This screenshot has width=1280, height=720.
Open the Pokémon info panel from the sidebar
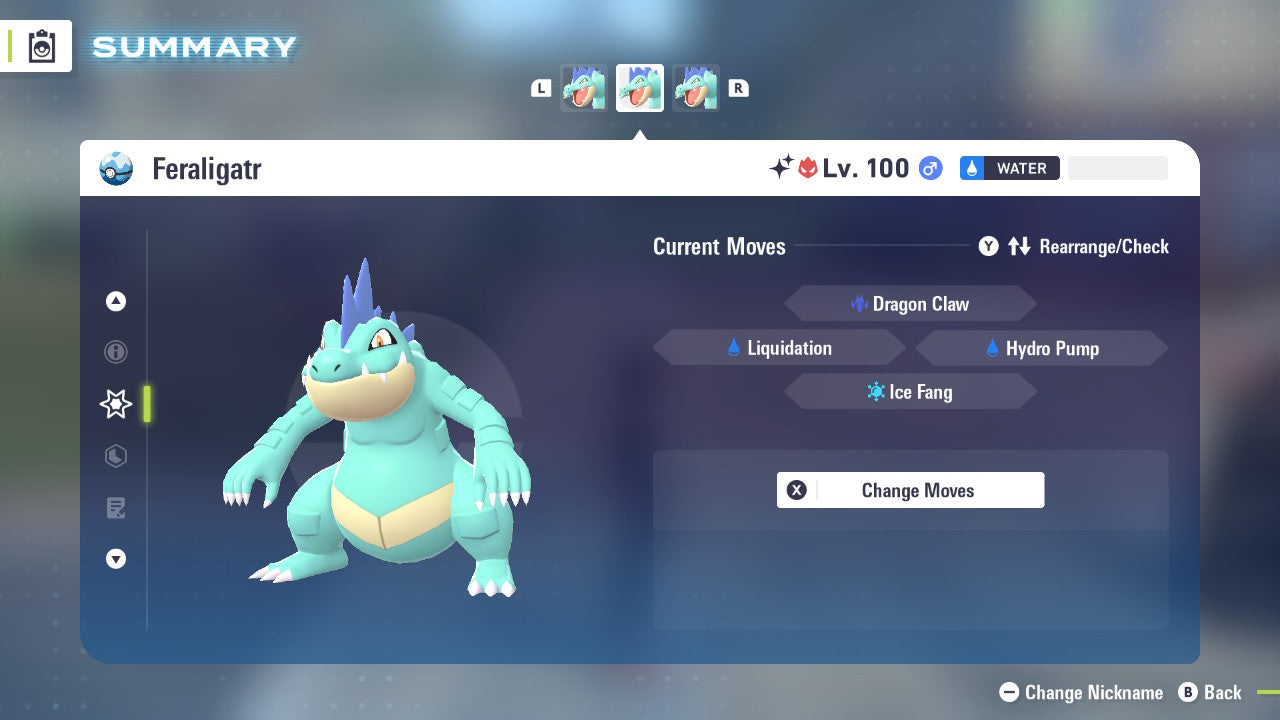pos(116,352)
